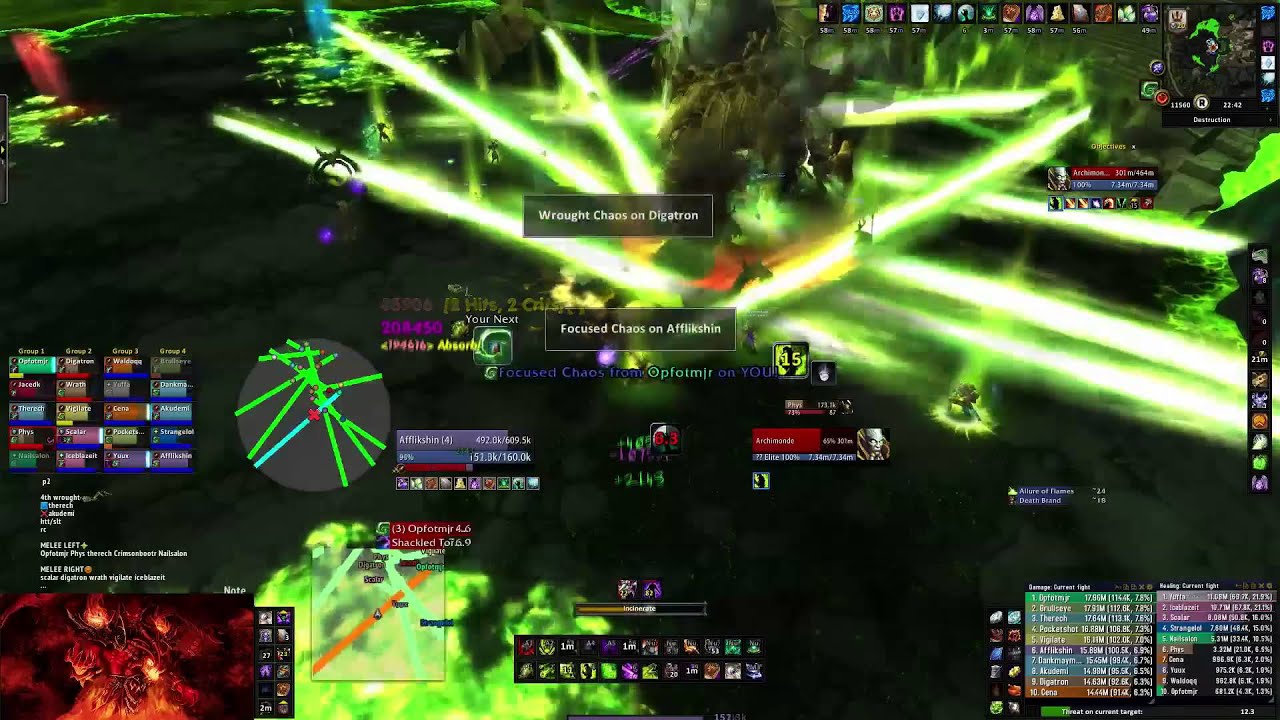The height and width of the screenshot is (720, 1280).
Task: Open the Destruction zone text dropdown
Action: 1212,120
